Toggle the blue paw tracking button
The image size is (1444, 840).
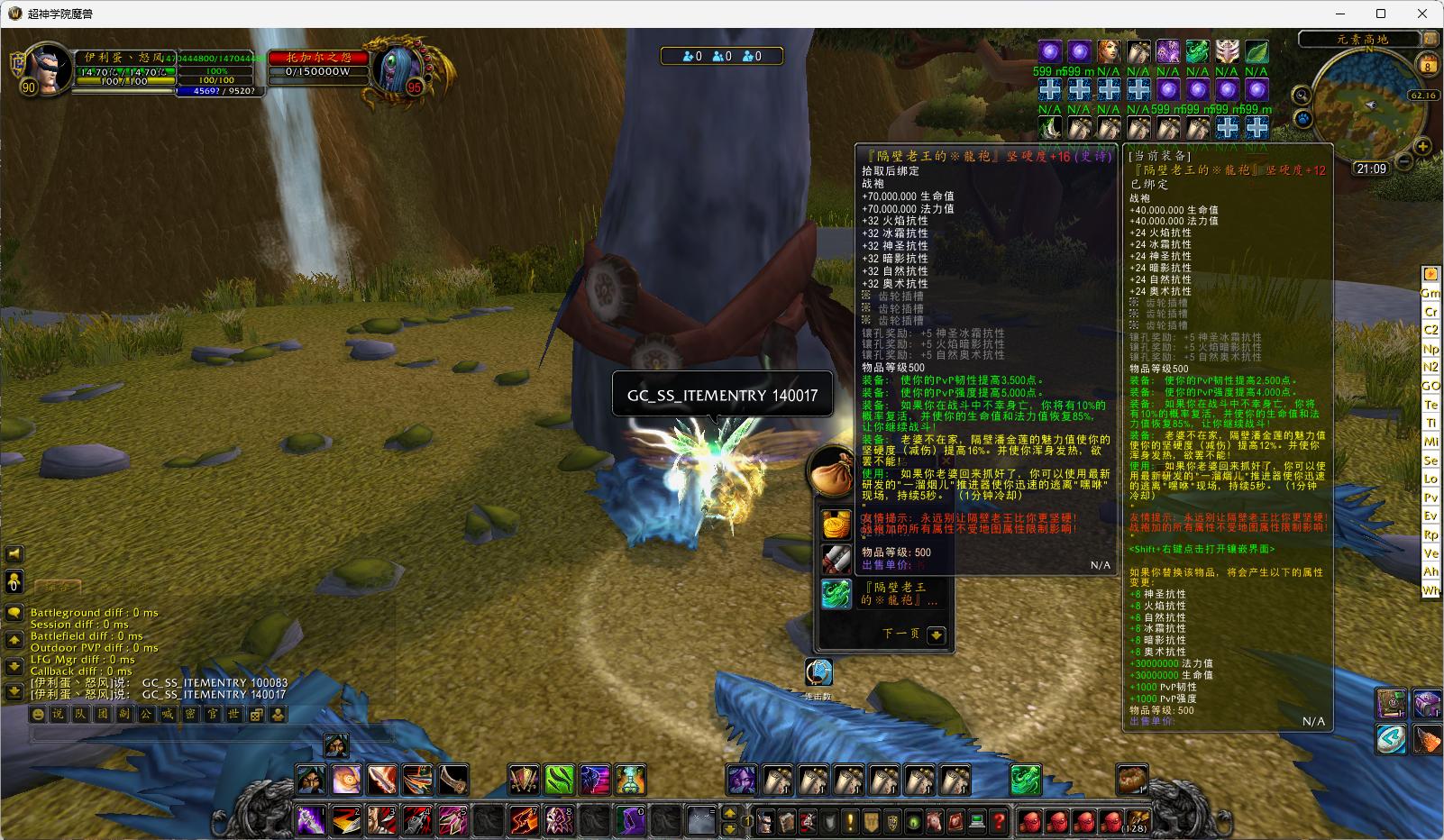pyautogui.click(x=1302, y=118)
